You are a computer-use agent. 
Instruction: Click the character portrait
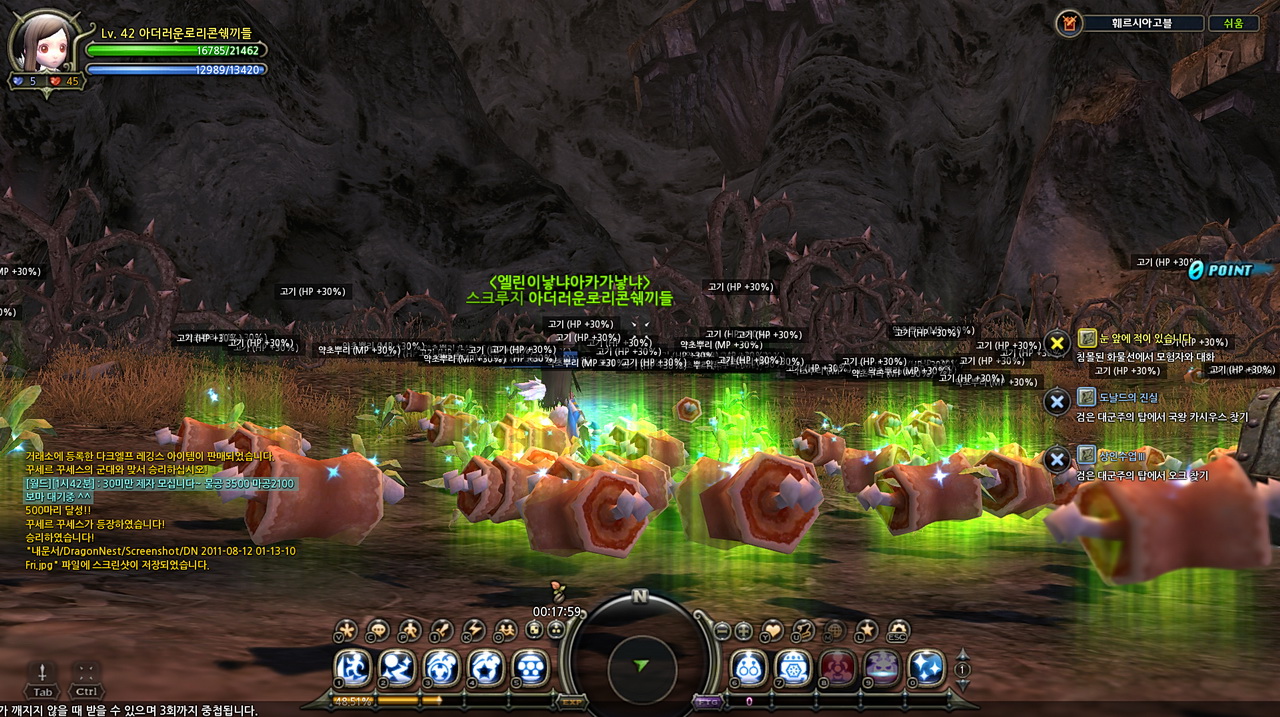coord(42,42)
